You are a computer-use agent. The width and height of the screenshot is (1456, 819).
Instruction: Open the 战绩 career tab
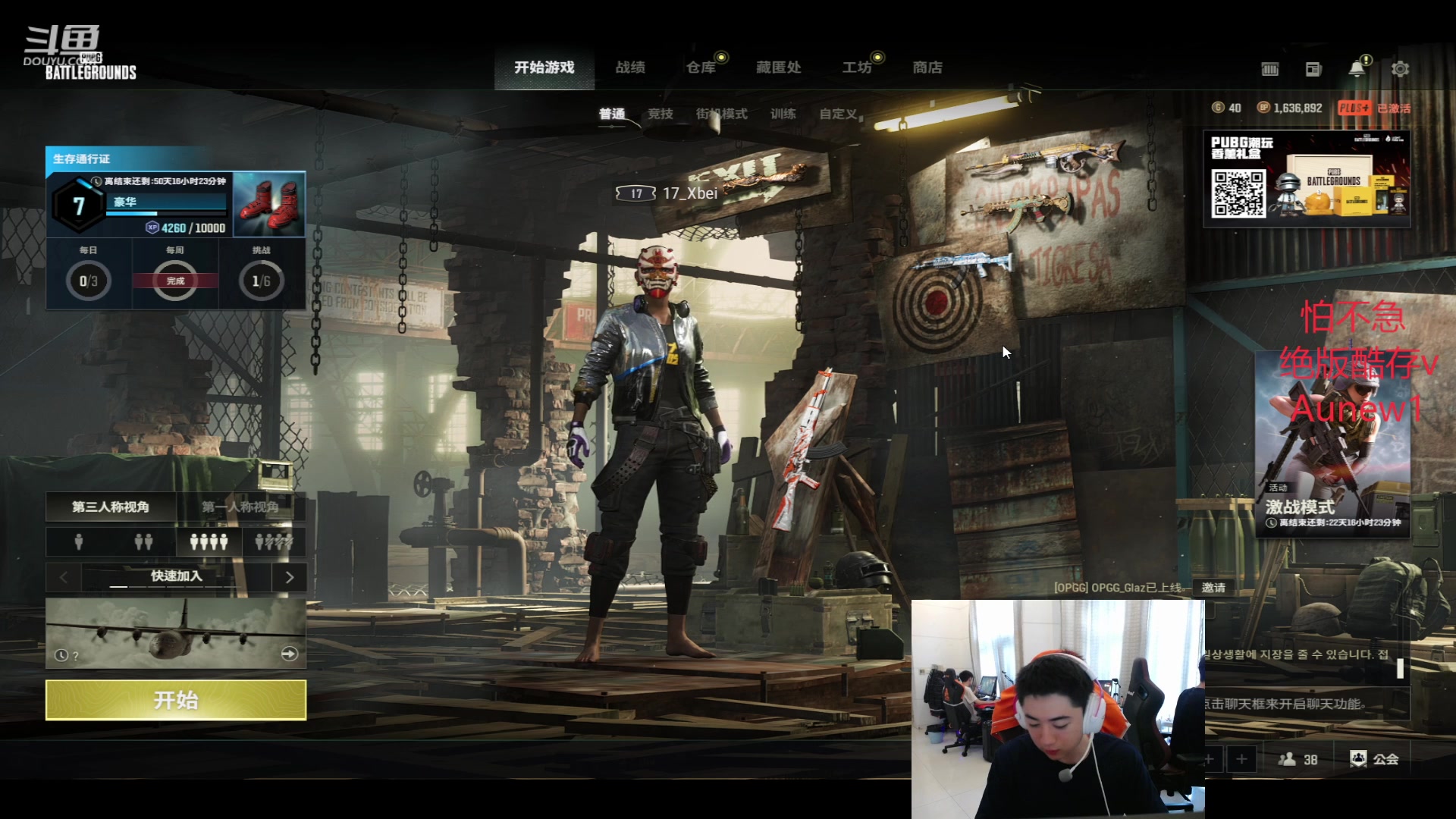tap(630, 67)
